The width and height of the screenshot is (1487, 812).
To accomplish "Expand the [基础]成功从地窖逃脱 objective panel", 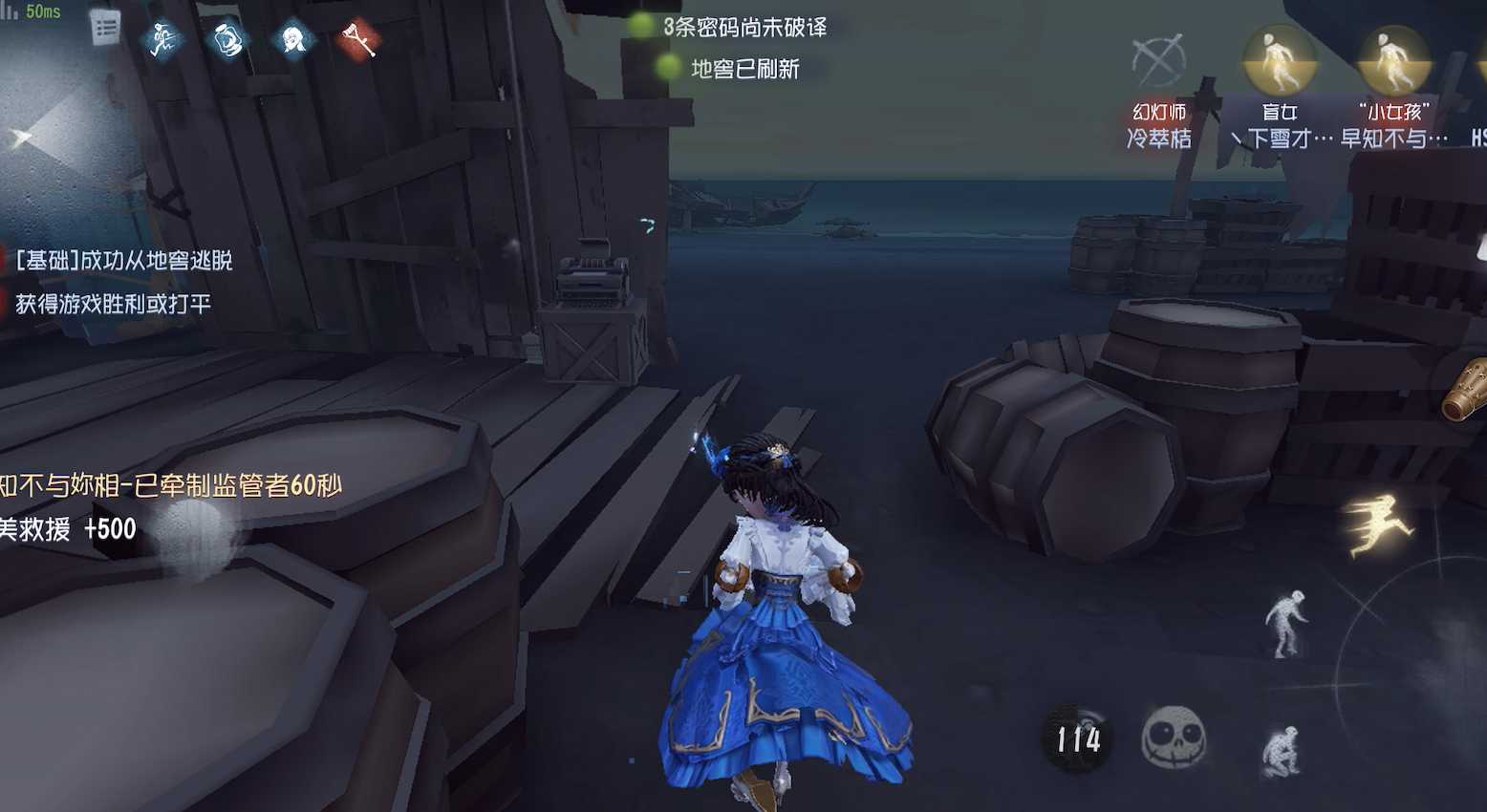I will point(124,260).
